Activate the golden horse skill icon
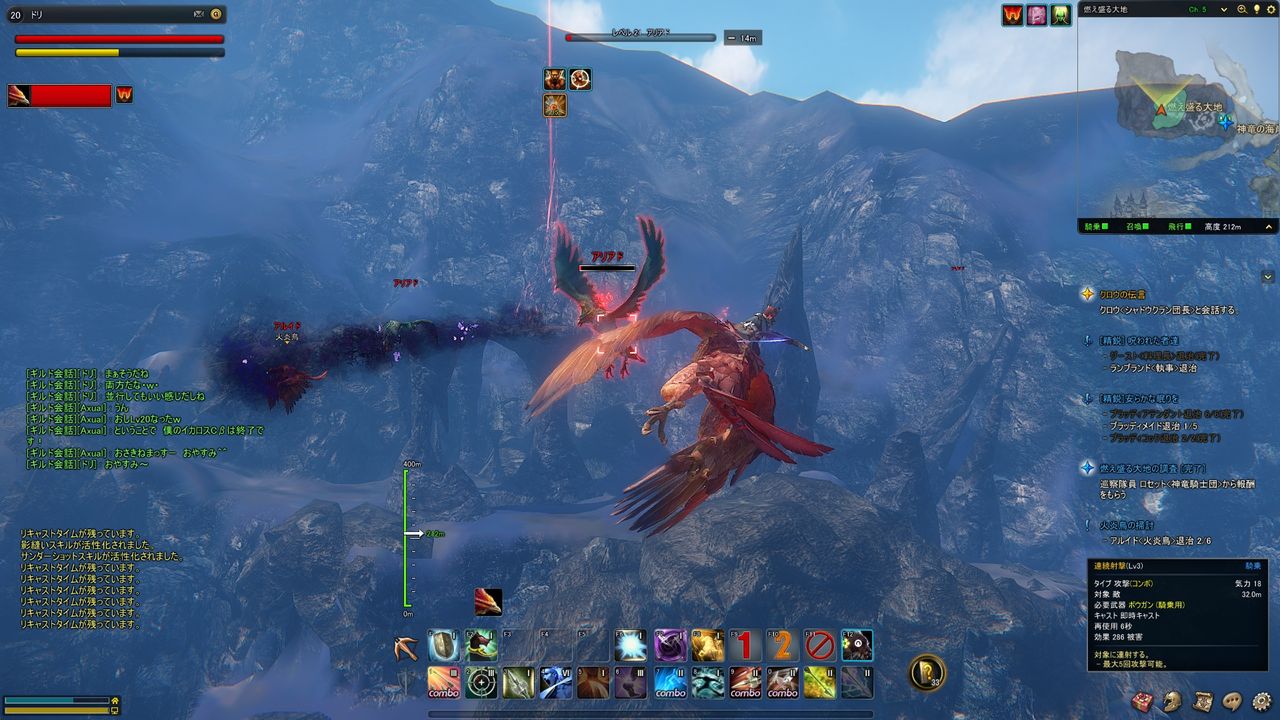The image size is (1280, 720). tap(707, 646)
